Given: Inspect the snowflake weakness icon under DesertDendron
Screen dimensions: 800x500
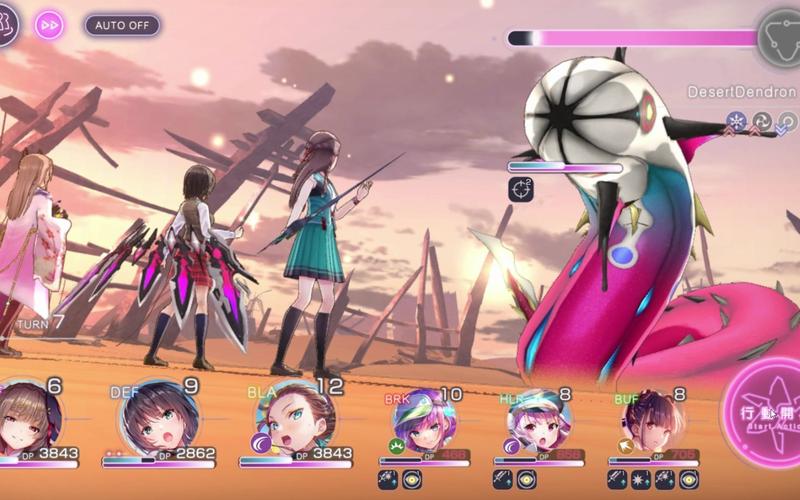Looking at the screenshot, I should [x=737, y=122].
